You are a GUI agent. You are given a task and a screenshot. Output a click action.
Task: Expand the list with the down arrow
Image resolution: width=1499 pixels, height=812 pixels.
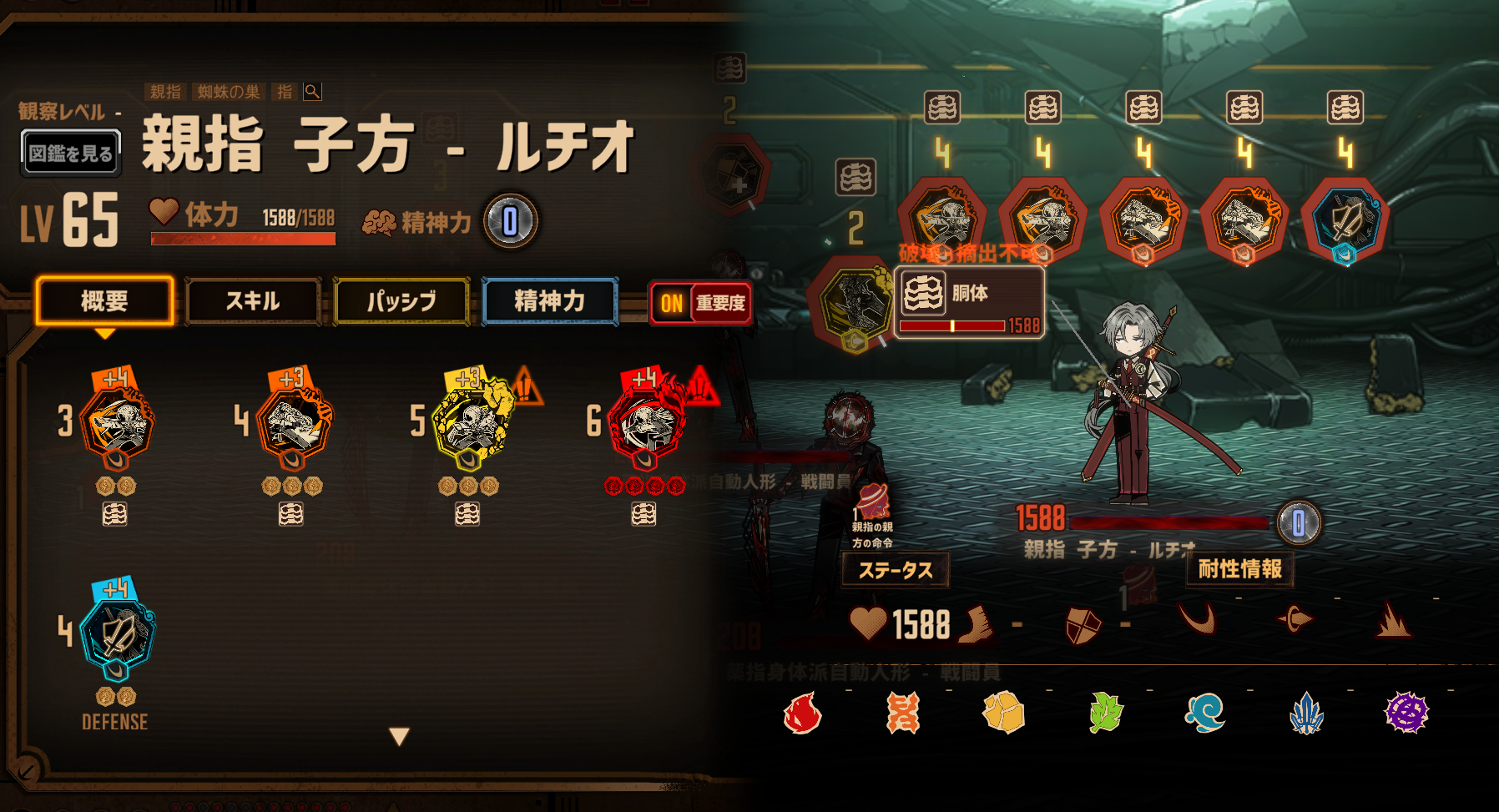[400, 736]
